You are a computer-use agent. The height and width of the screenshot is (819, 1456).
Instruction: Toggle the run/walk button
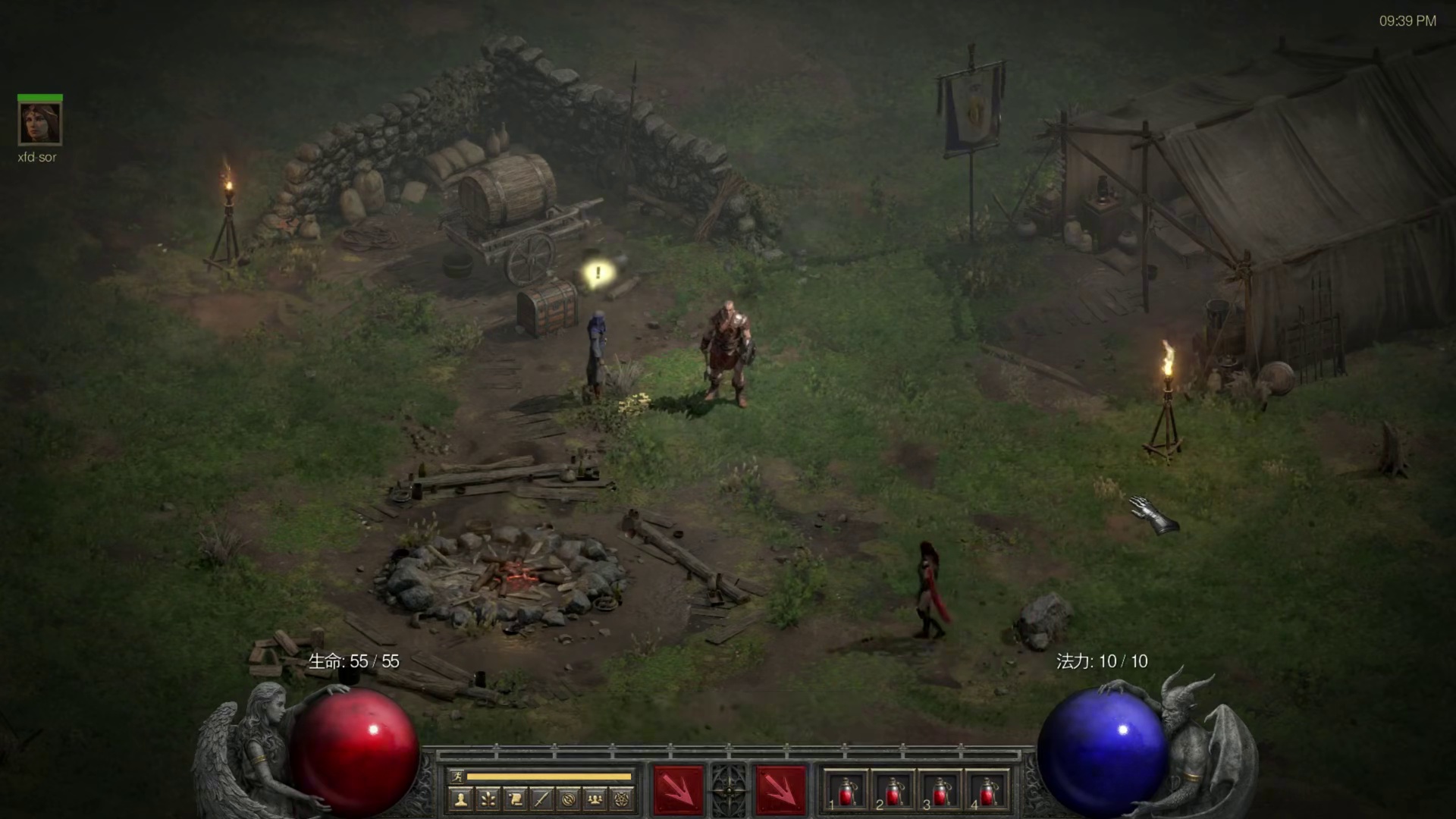457,776
